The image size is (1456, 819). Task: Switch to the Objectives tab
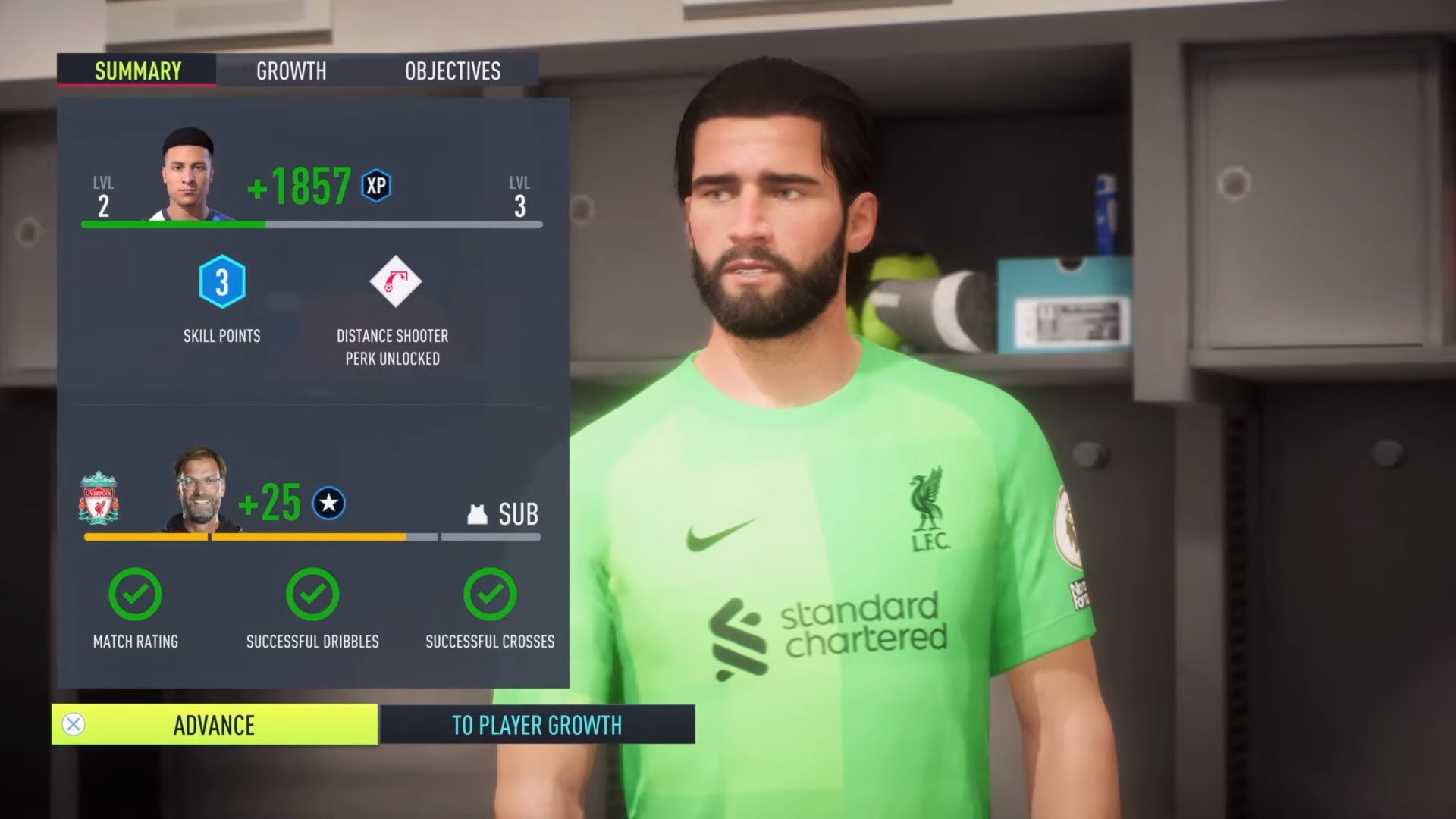click(451, 71)
